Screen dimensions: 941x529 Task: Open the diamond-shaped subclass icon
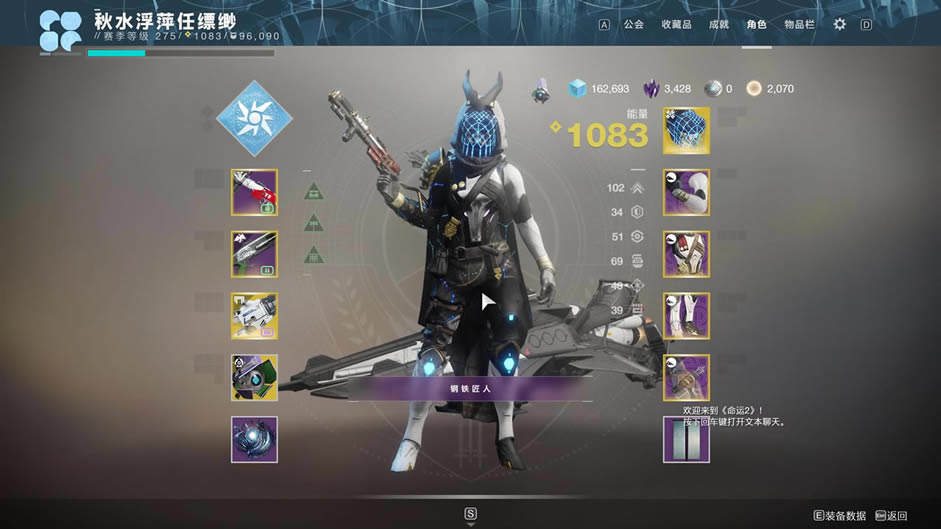(x=254, y=119)
